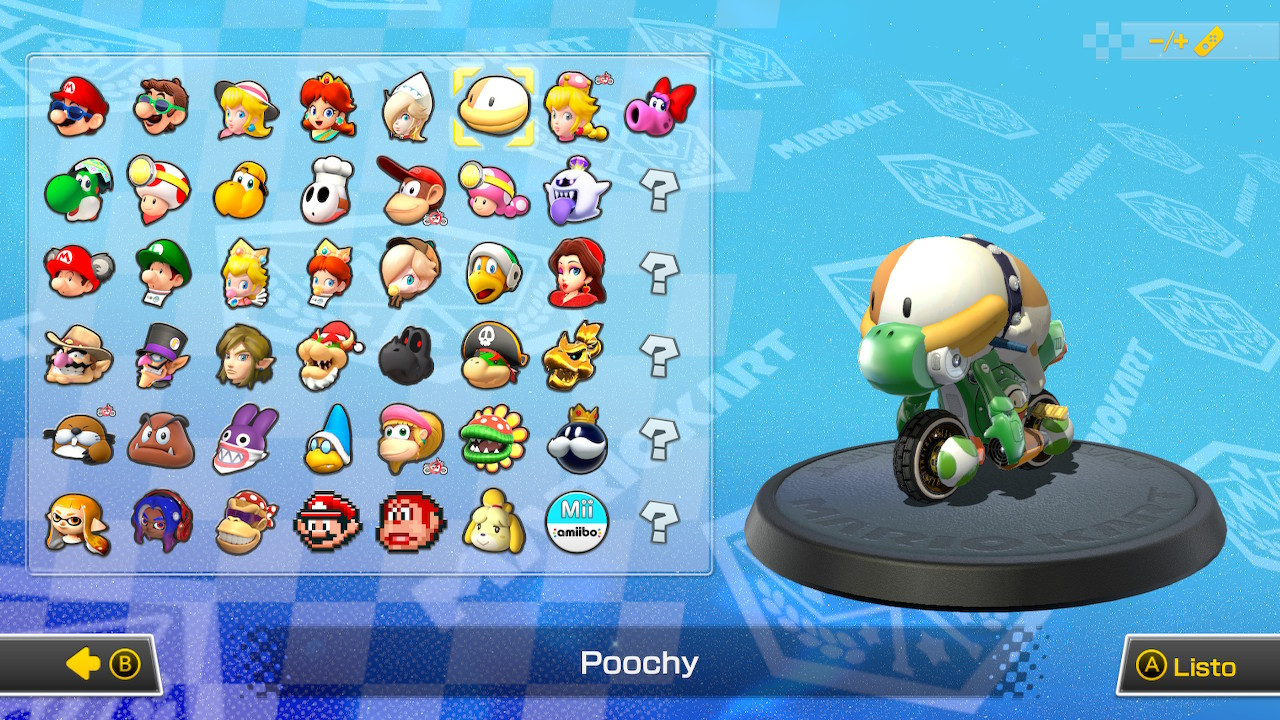Image resolution: width=1280 pixels, height=720 pixels.
Task: Pick the pixelated 8-bit Mario icon
Action: (329, 519)
